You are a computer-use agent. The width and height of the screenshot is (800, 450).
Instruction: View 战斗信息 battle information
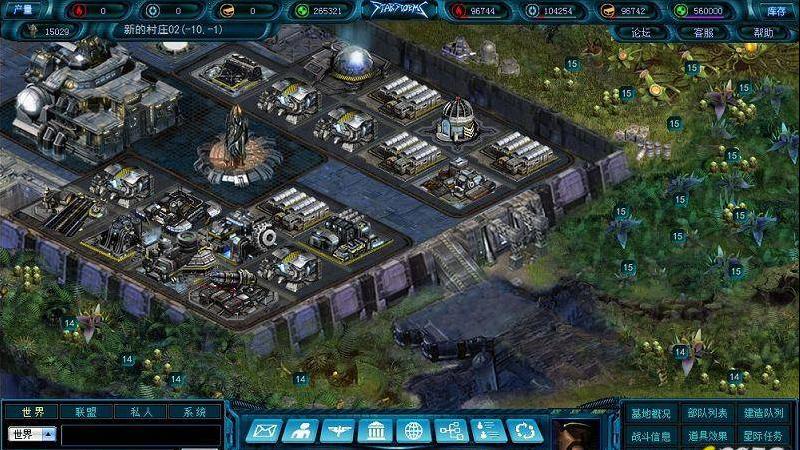click(651, 436)
